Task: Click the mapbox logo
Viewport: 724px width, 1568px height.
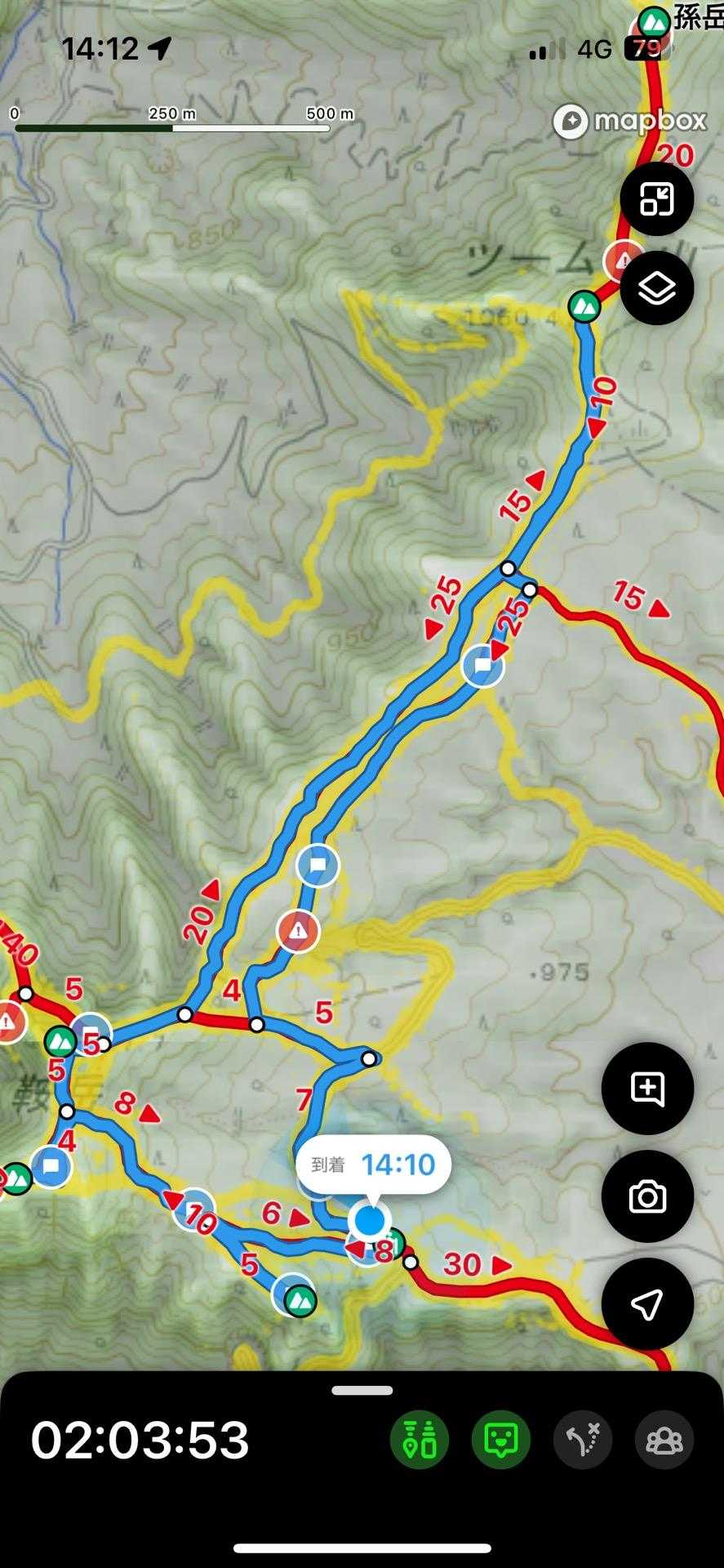Action: (x=629, y=122)
